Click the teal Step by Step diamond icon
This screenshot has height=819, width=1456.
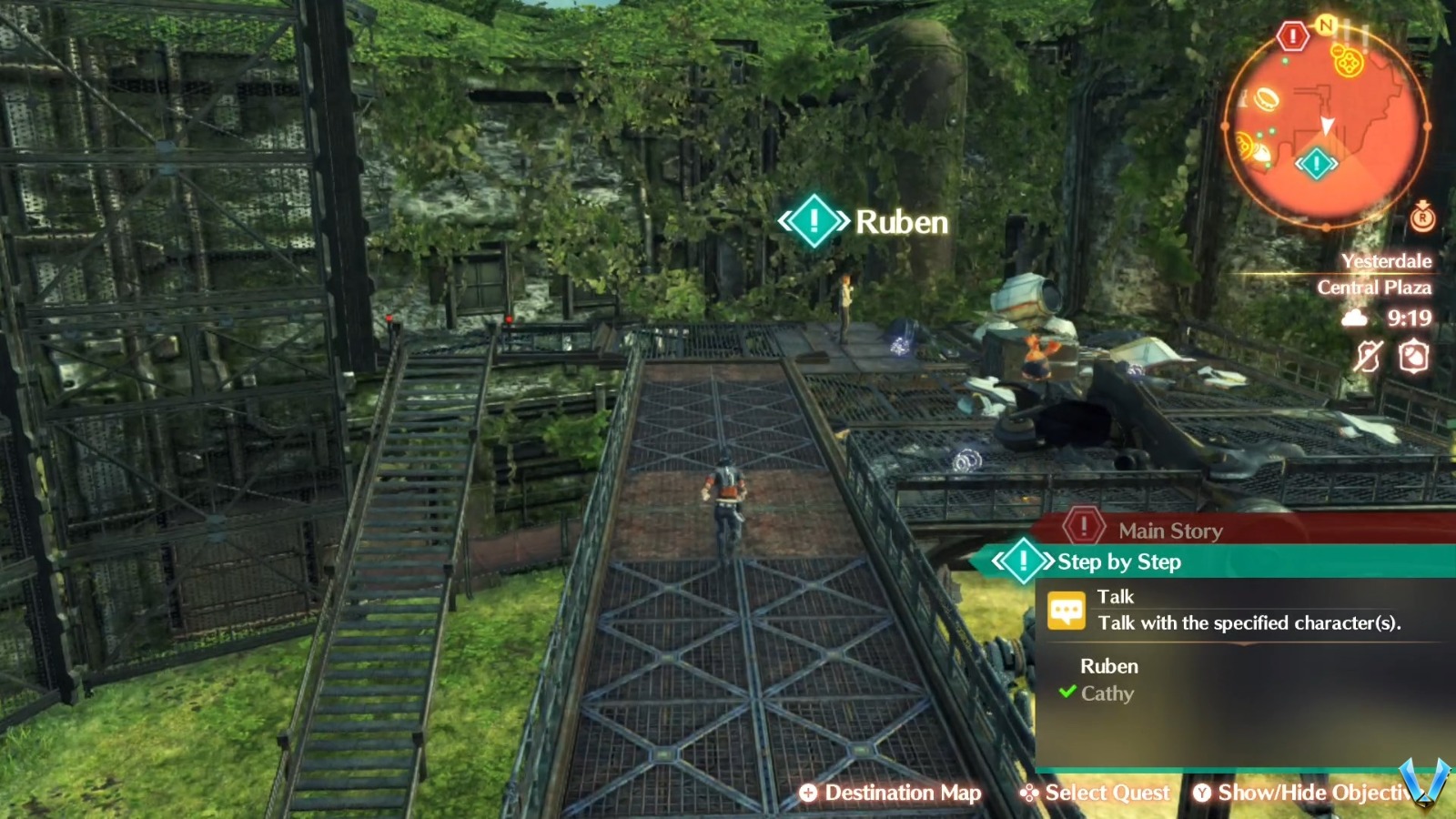pyautogui.click(x=1024, y=562)
